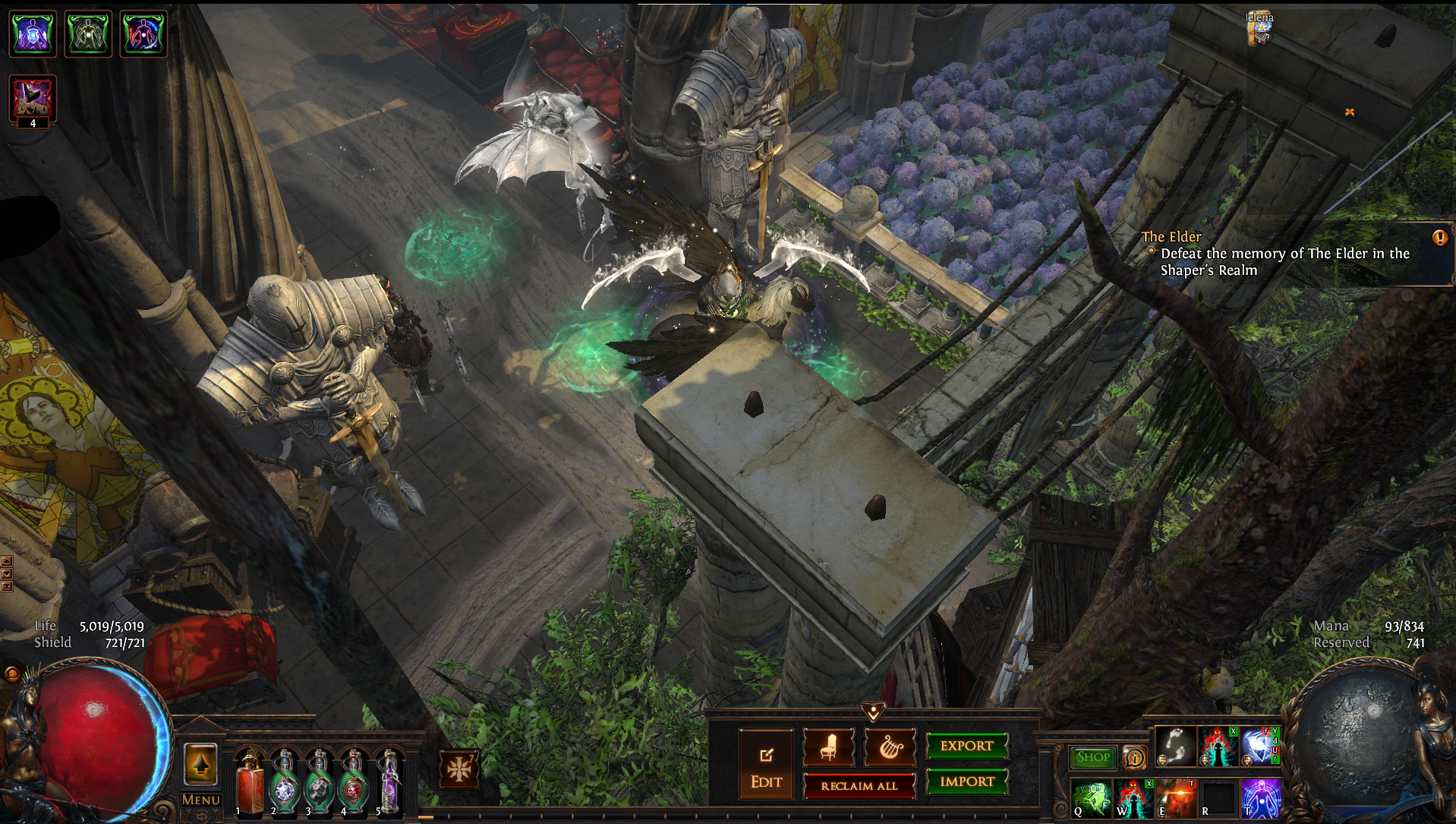Reclaim all hideout decorations
1456x824 pixels.
pyautogui.click(x=859, y=786)
